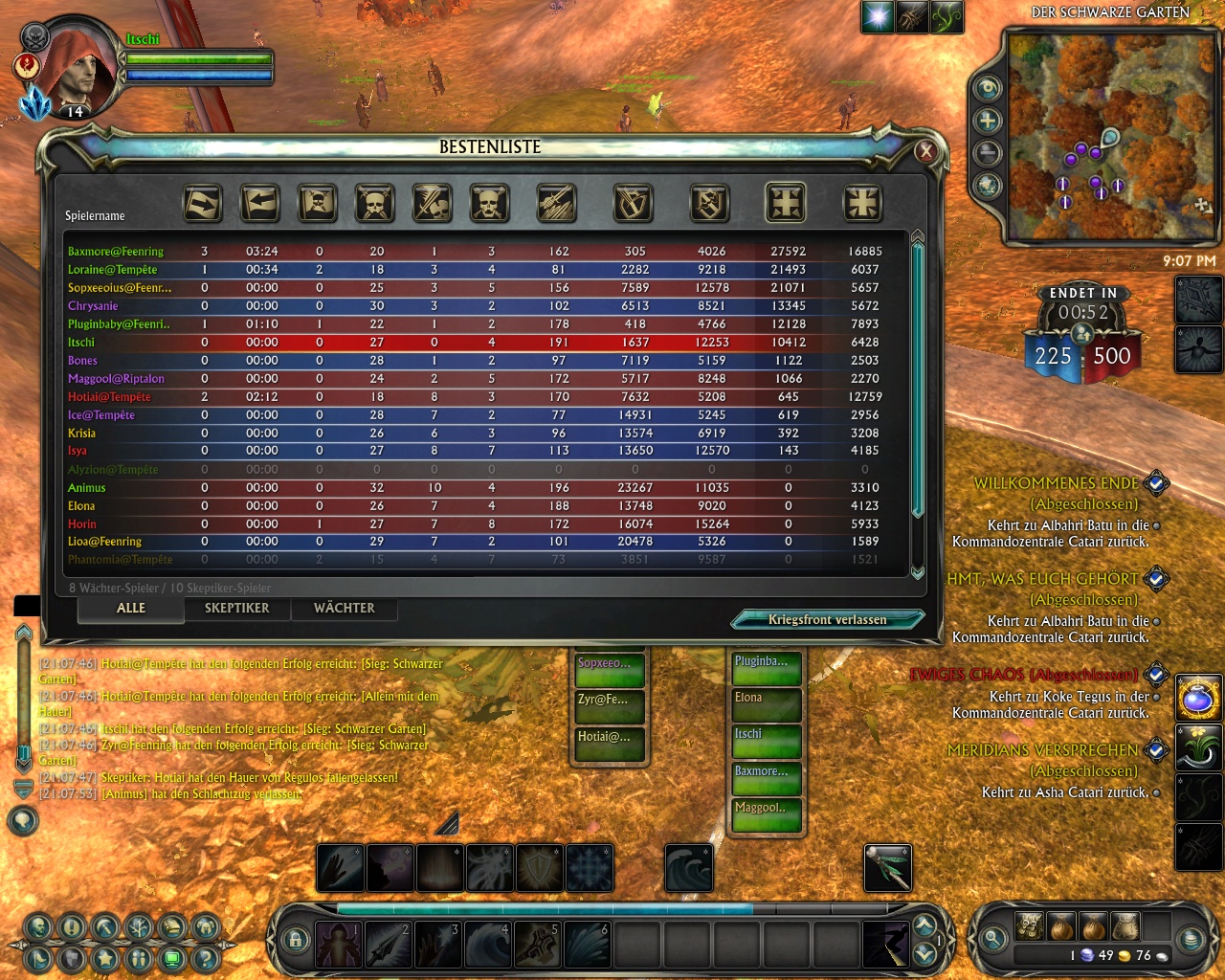Select the Alle tab
Image resolution: width=1225 pixels, height=980 pixels.
tap(131, 609)
